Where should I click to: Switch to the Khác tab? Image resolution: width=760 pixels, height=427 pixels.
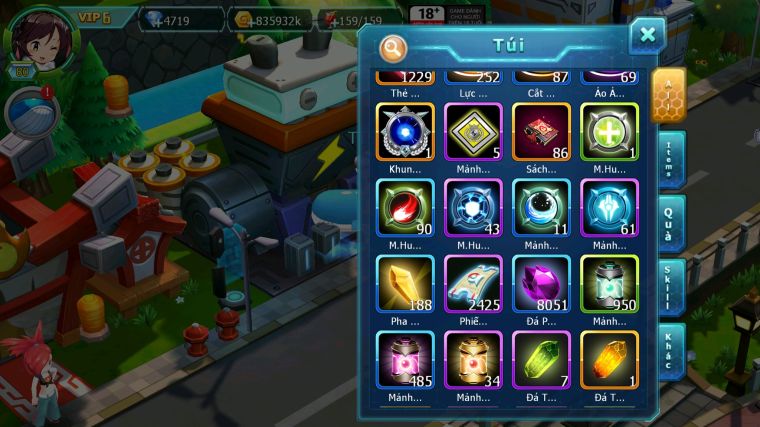tap(669, 351)
